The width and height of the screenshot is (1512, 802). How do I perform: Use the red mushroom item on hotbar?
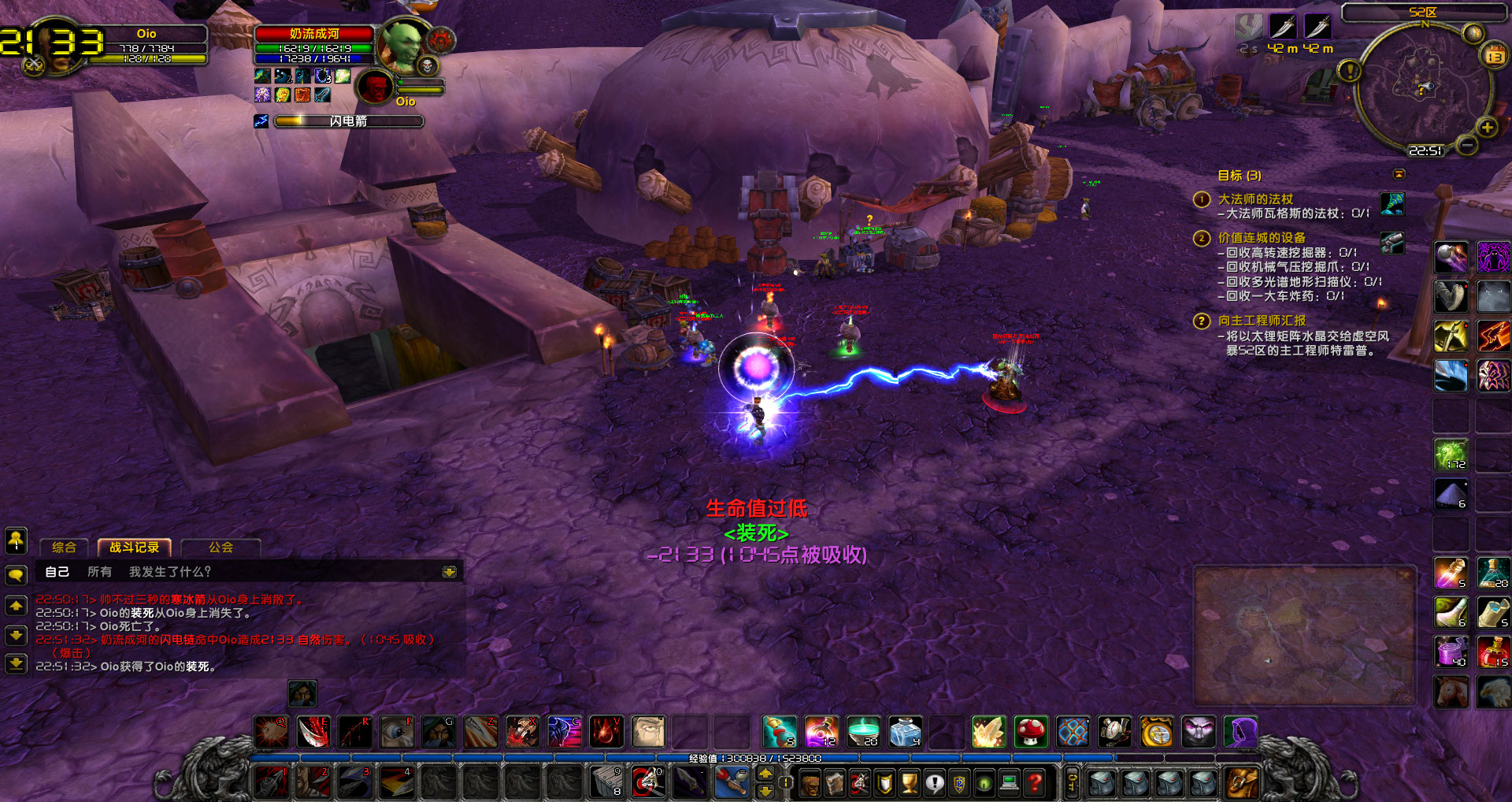pyautogui.click(x=1030, y=732)
